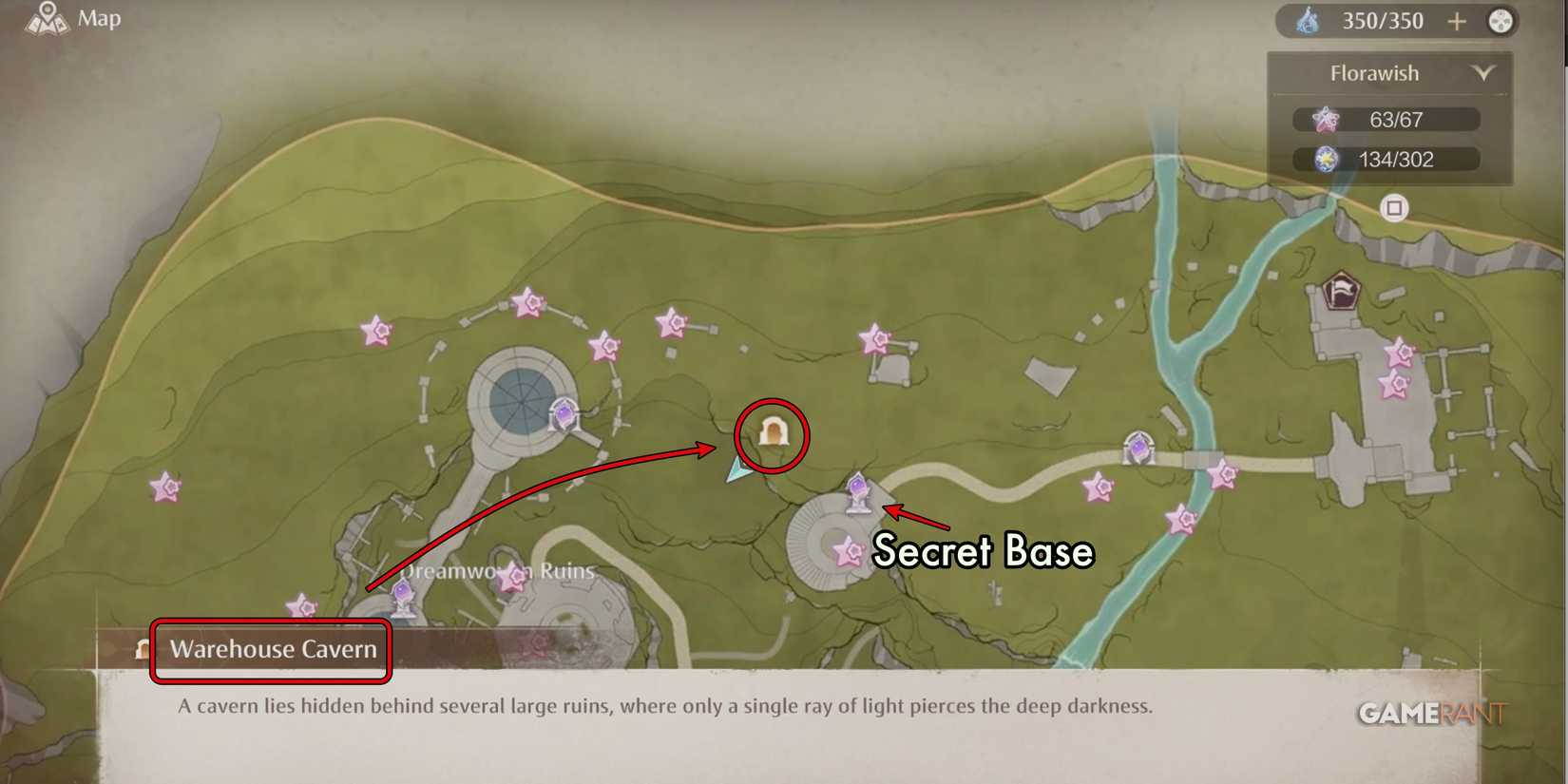Select the circled Warehouse Cavern entrance icon
1568x784 pixels.
[774, 432]
